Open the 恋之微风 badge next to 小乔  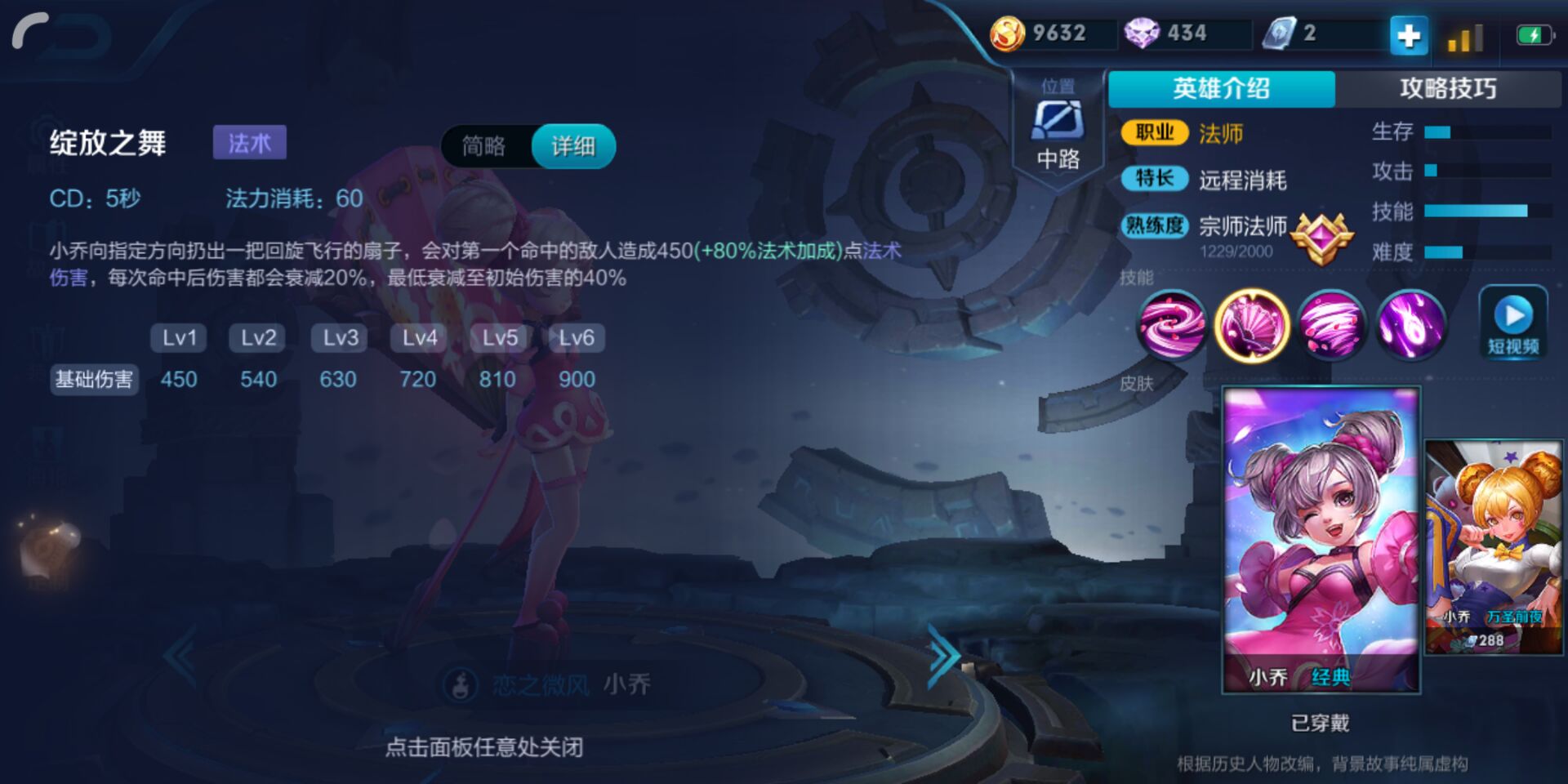click(460, 685)
